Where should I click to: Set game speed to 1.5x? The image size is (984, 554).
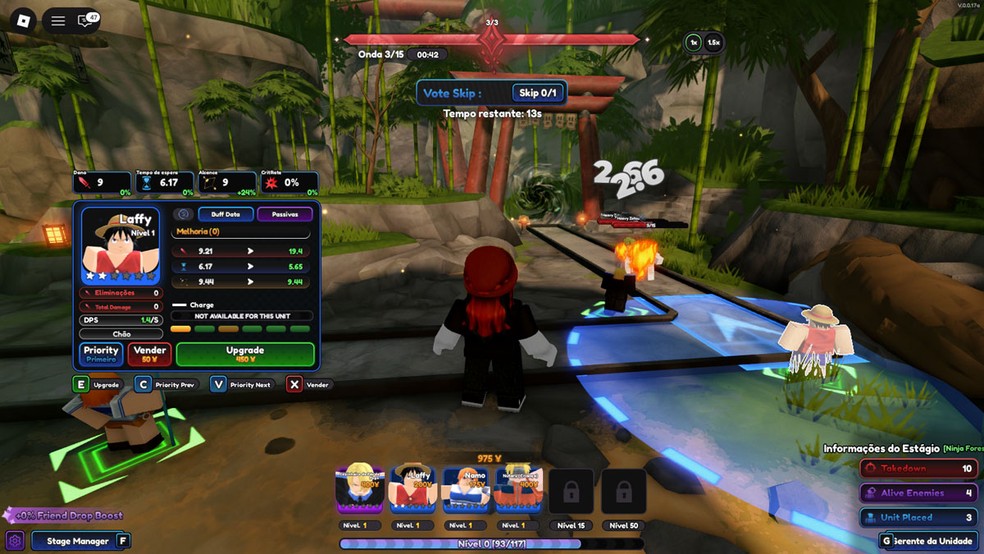pos(713,42)
